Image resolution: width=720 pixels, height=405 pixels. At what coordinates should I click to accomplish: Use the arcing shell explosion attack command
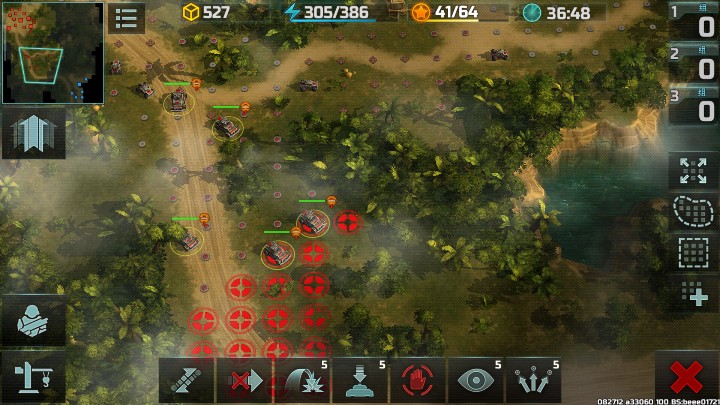(x=302, y=381)
